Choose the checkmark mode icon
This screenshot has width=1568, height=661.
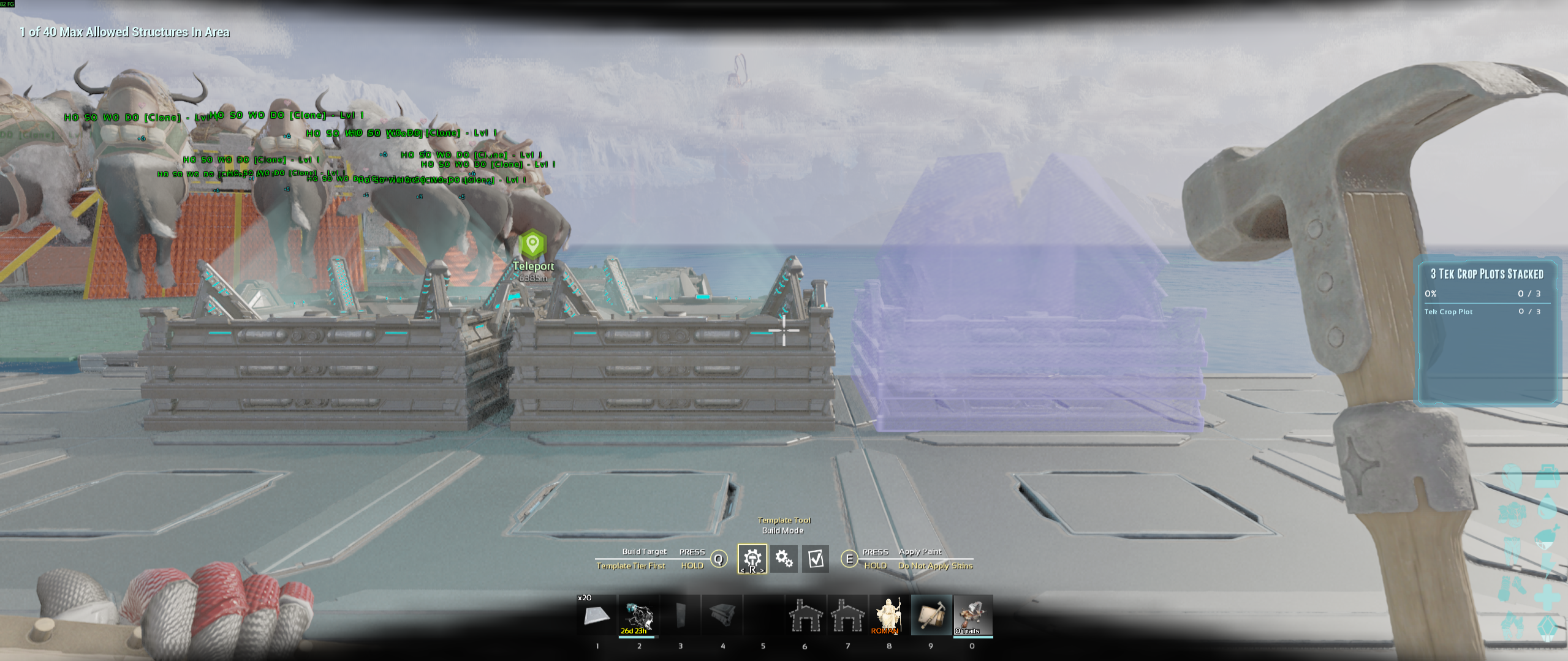[816, 559]
